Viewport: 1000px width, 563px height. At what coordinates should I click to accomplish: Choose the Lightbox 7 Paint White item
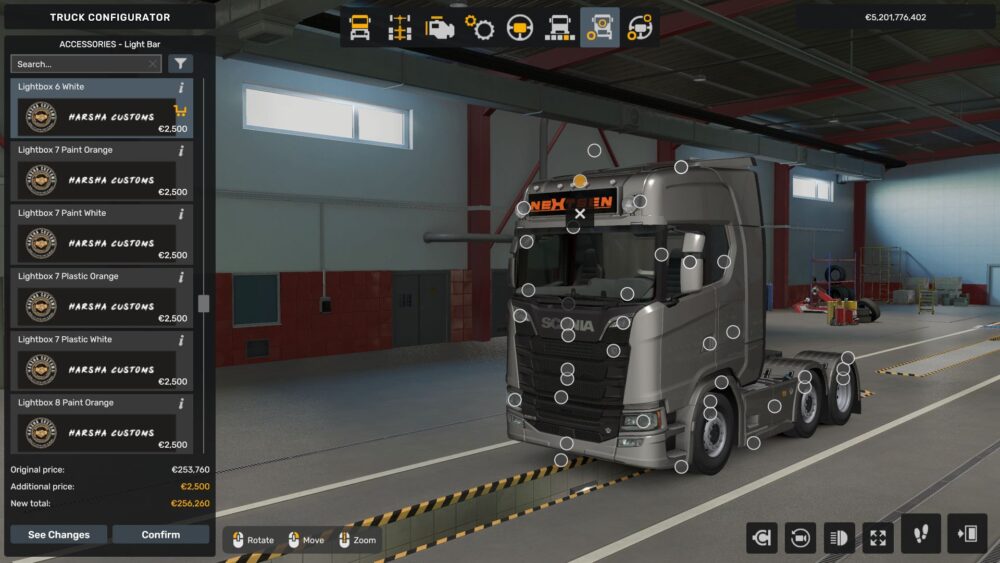pyautogui.click(x=98, y=234)
